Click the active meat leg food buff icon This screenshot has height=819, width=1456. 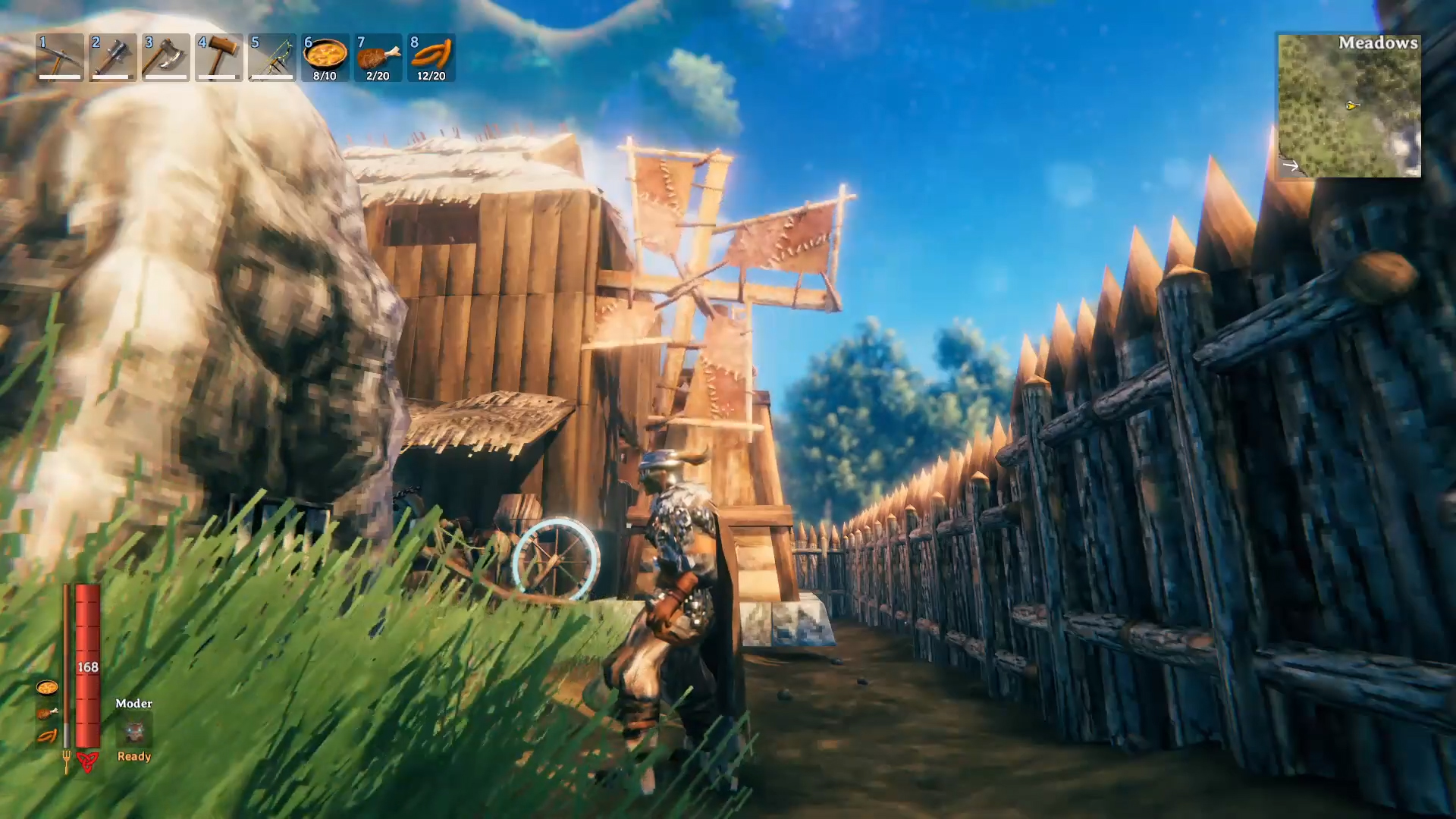tap(47, 712)
